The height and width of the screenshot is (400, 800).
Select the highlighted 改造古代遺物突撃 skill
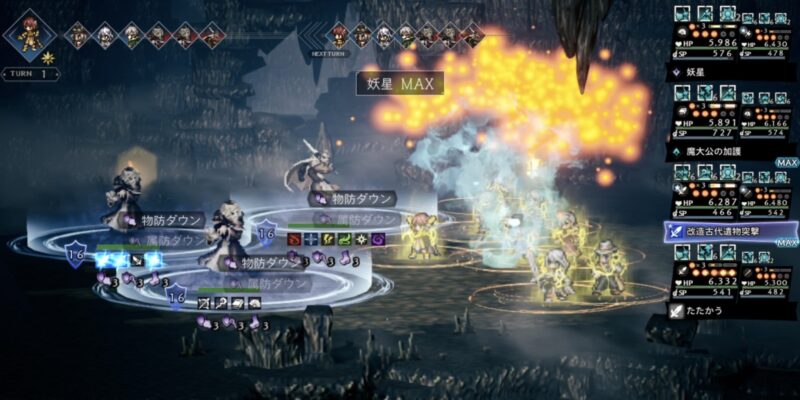(730, 231)
